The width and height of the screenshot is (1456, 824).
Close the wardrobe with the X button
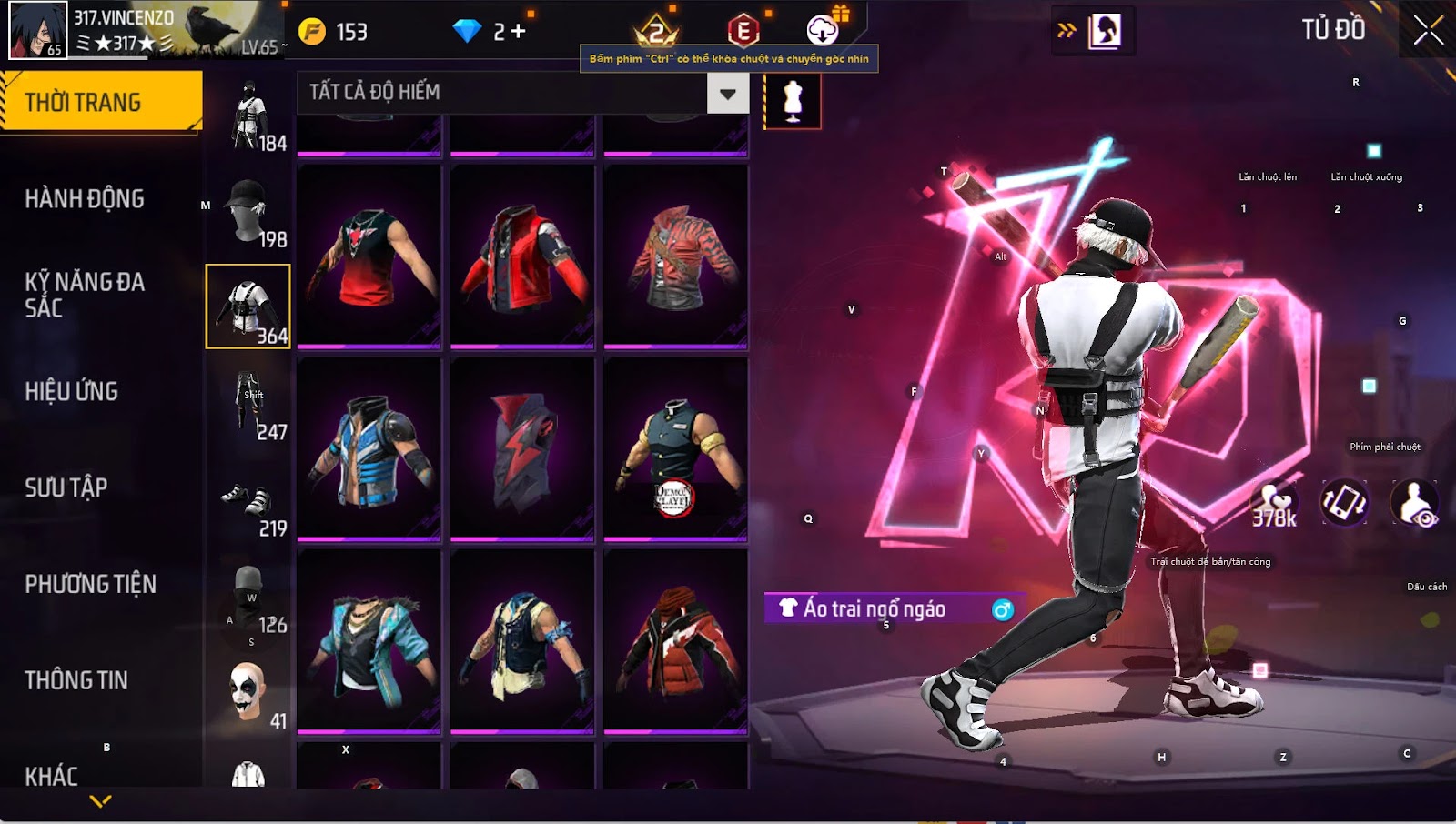point(1428,31)
